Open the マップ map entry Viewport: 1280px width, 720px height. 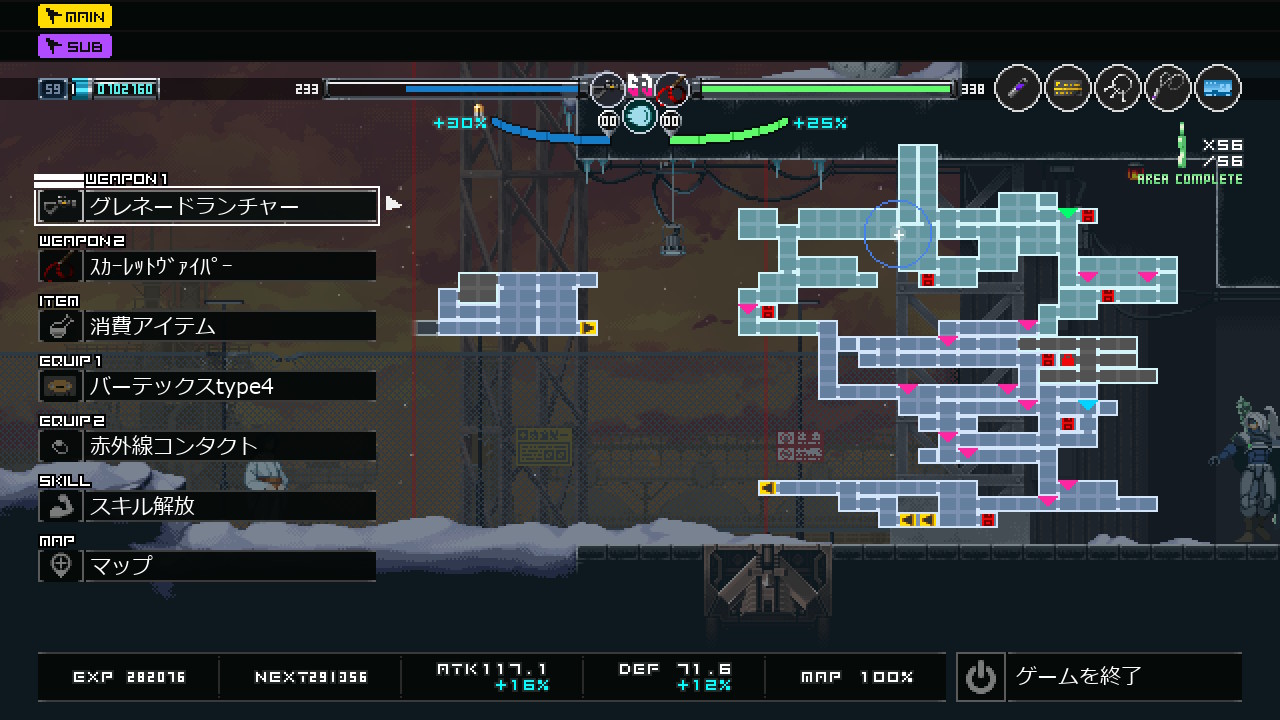coord(207,566)
